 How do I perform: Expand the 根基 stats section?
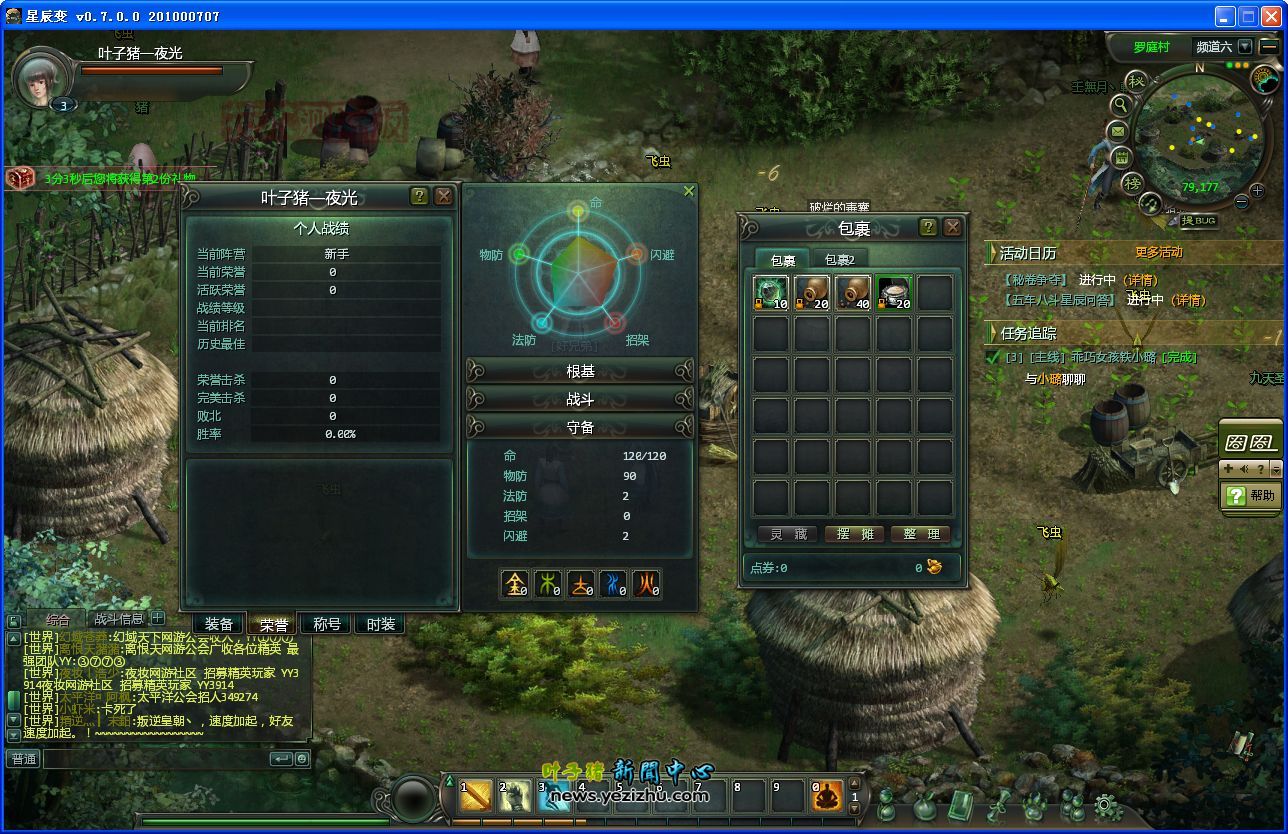pyautogui.click(x=580, y=371)
